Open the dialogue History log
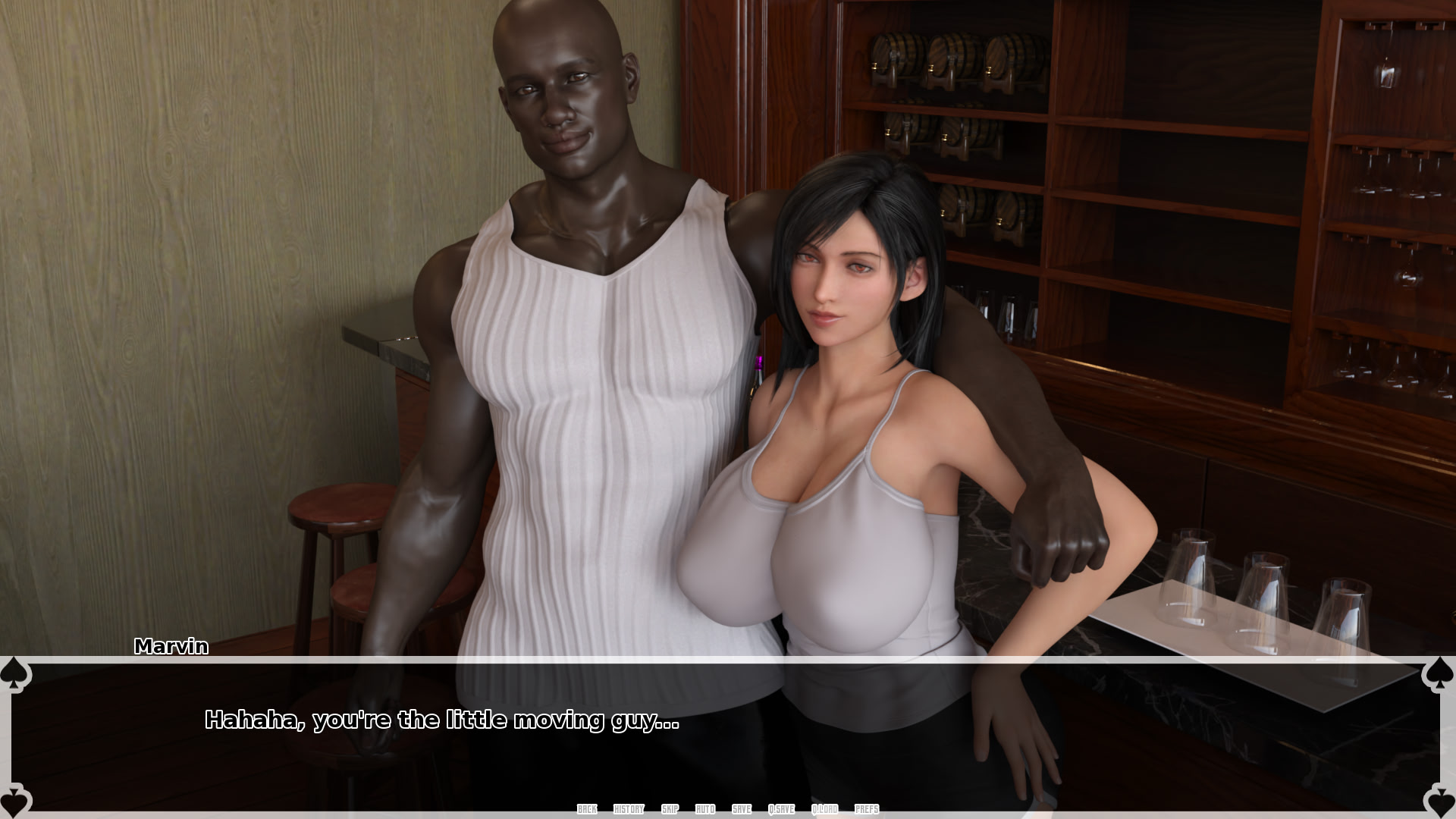This screenshot has width=1456, height=819. (x=628, y=809)
